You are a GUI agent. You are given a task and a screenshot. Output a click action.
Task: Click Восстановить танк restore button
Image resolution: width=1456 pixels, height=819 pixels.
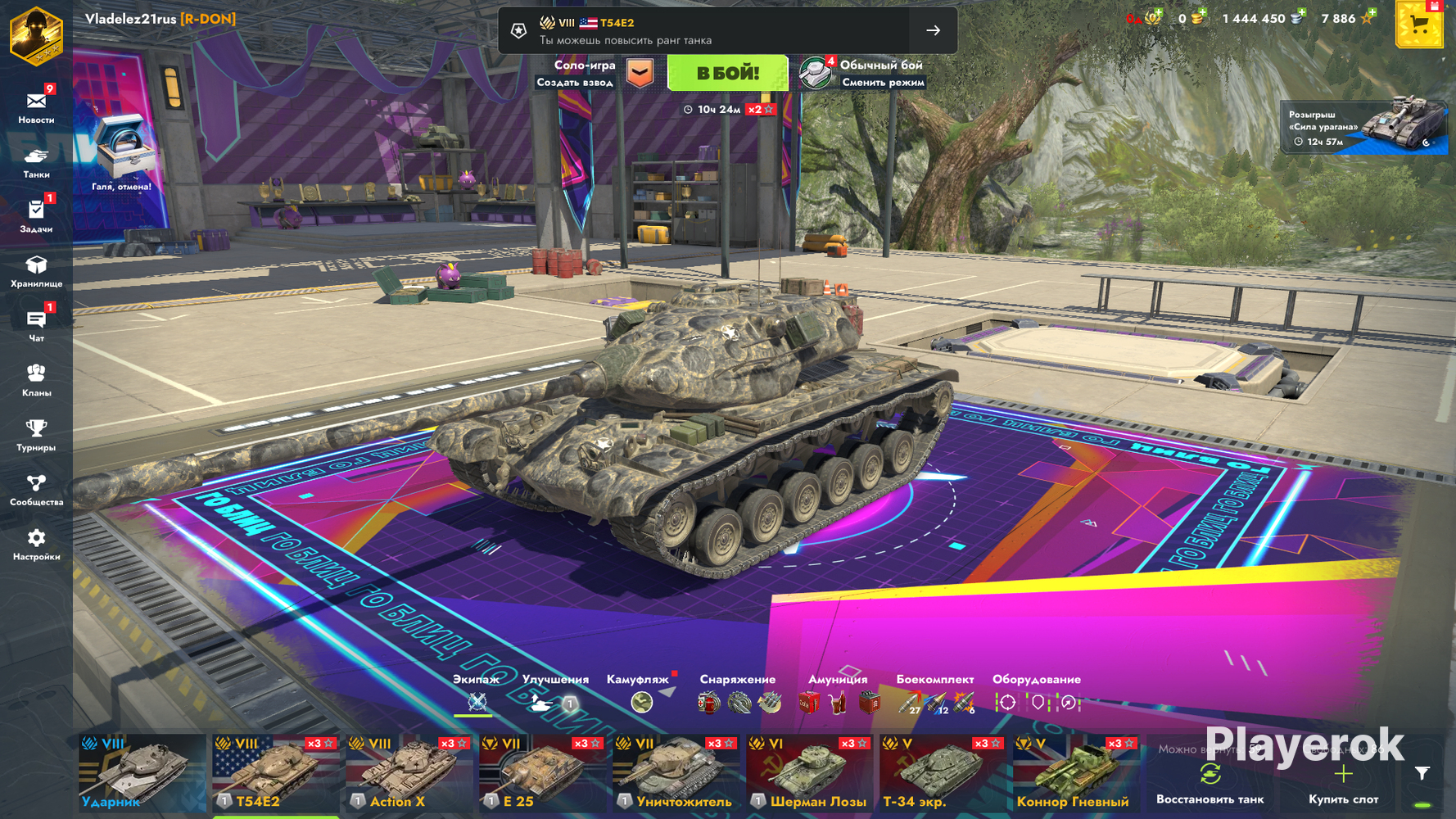(x=1210, y=784)
